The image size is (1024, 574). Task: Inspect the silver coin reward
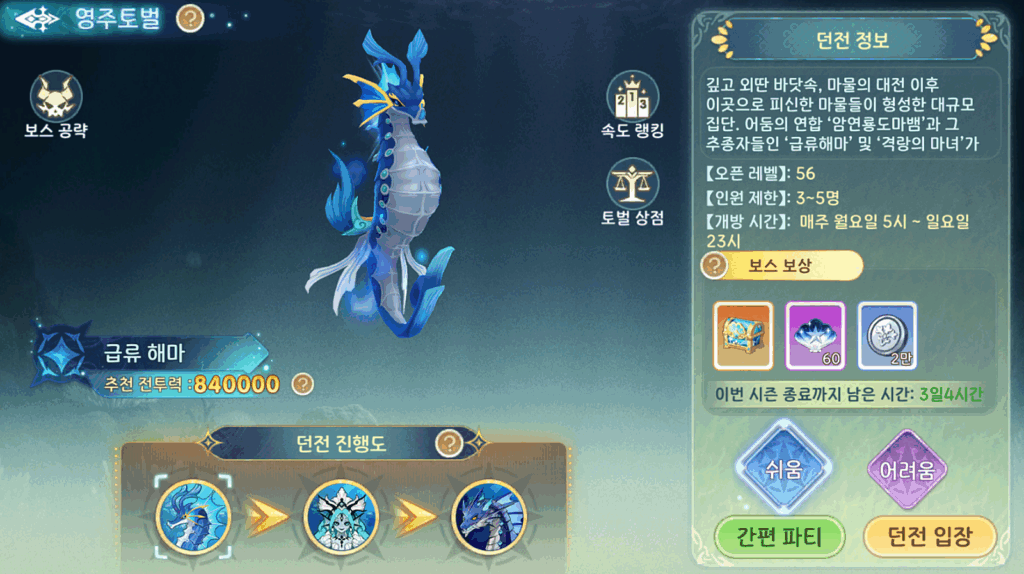(887, 335)
